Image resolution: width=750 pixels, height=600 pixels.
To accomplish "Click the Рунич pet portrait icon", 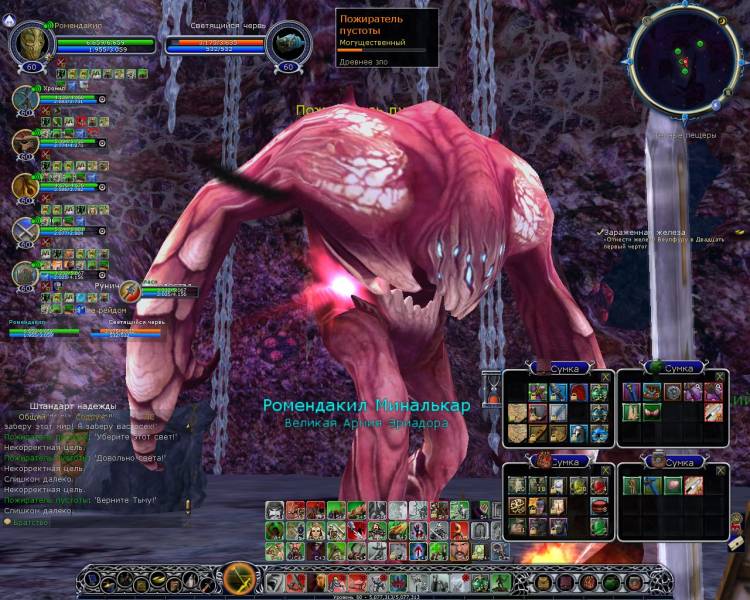I will (129, 292).
